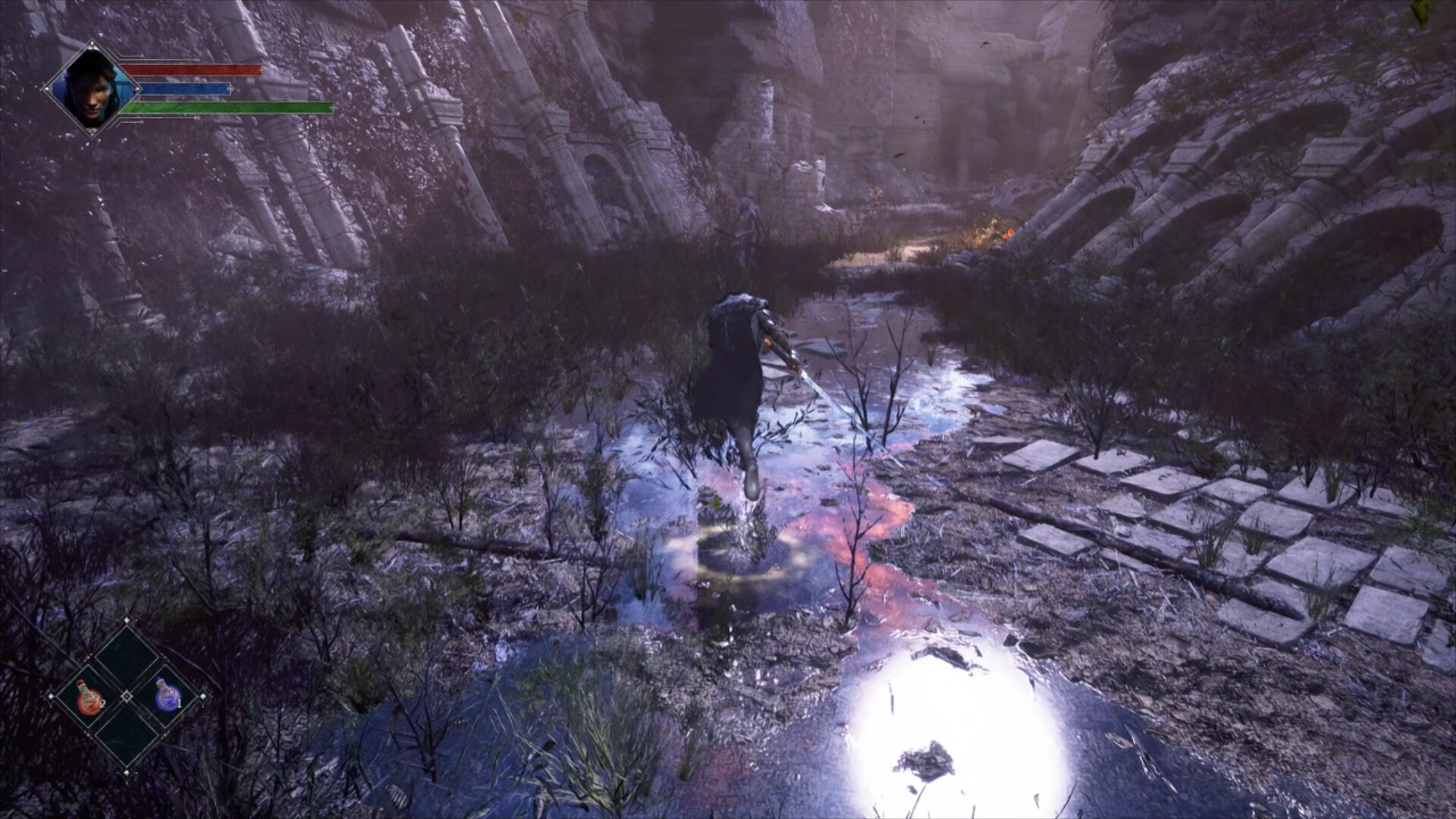Screen dimensions: 1456x819
Task: Select the red health potion quick slot
Action: (89, 698)
